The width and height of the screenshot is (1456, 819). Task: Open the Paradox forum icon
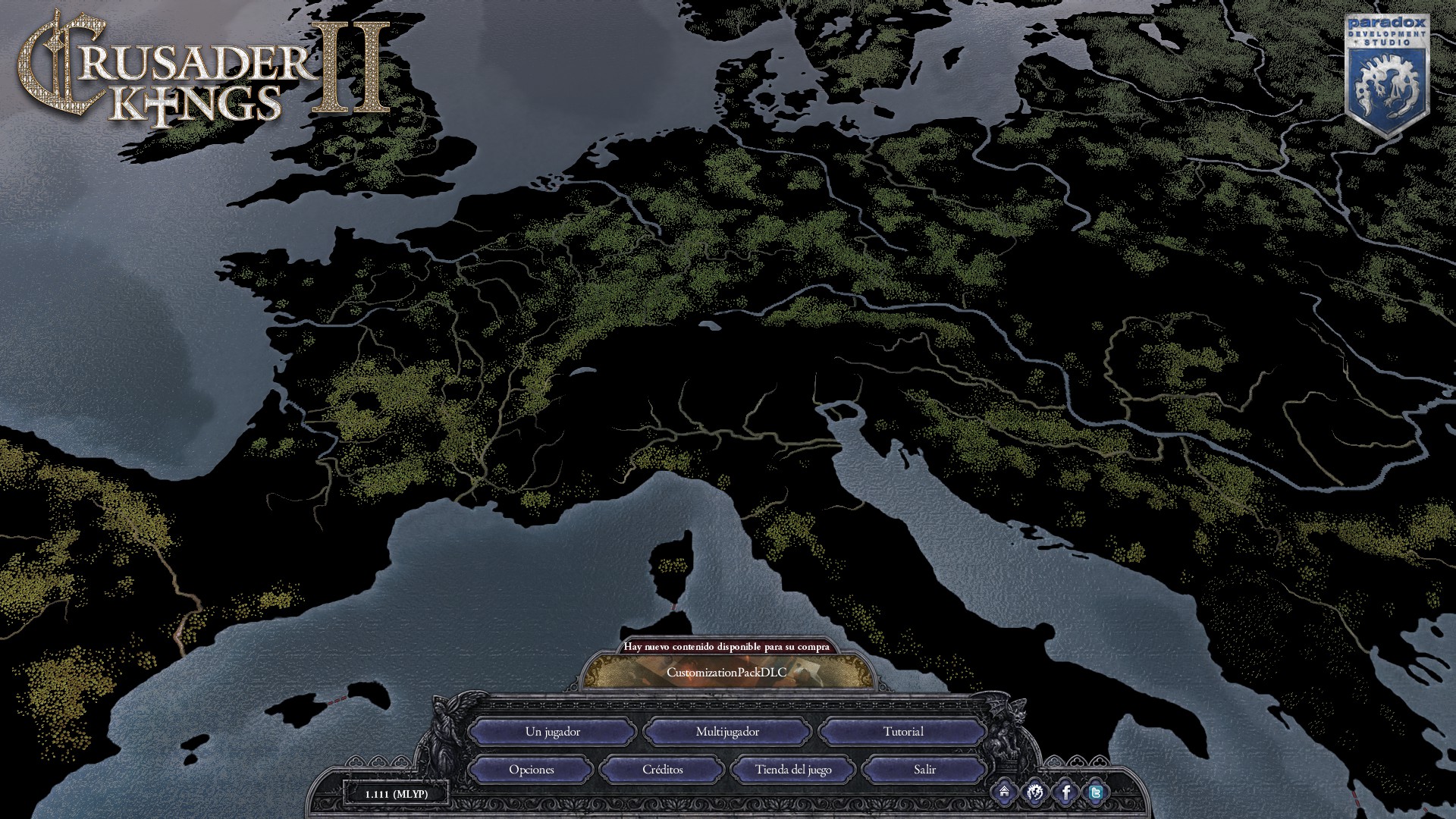[1034, 793]
